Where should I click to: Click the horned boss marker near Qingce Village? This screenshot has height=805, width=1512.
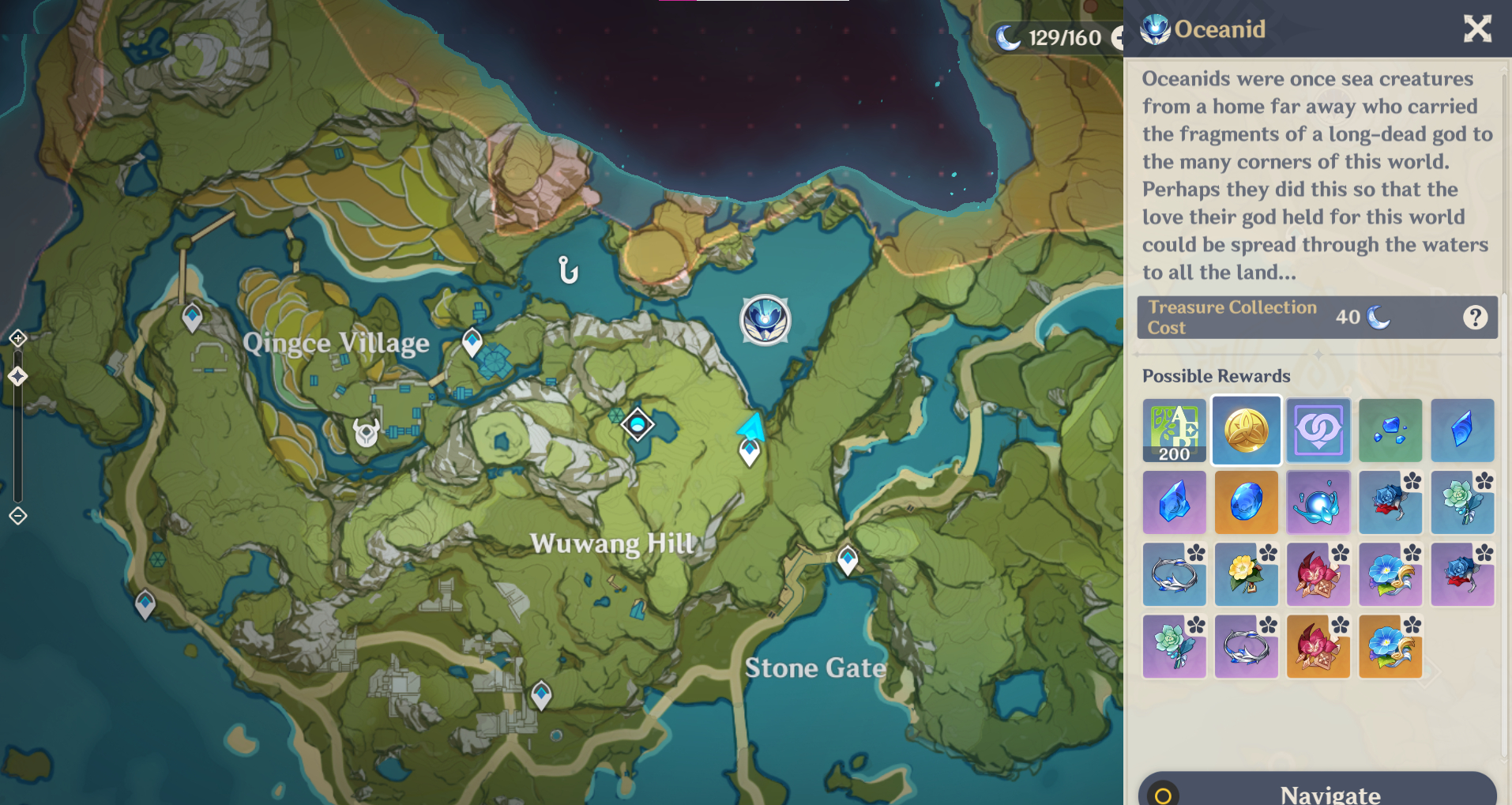(366, 432)
